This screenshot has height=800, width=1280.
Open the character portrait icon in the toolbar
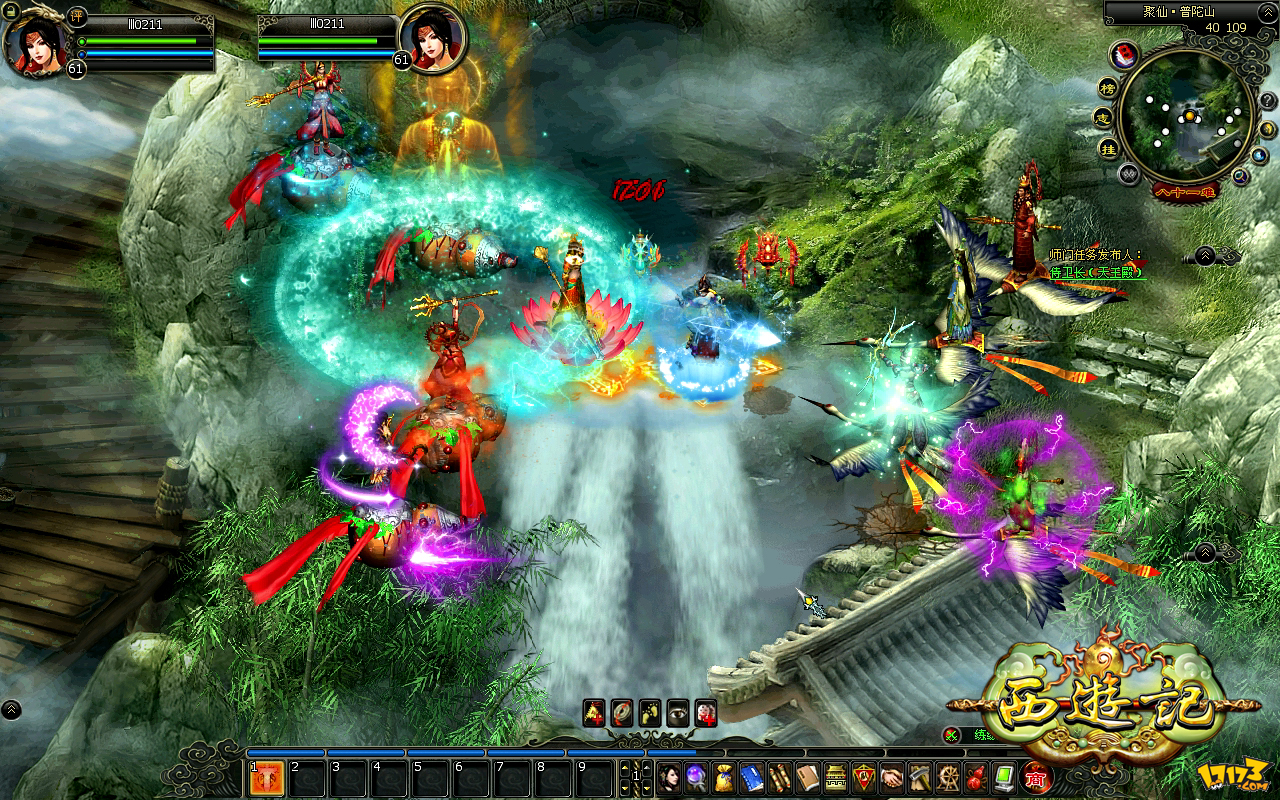[668, 778]
